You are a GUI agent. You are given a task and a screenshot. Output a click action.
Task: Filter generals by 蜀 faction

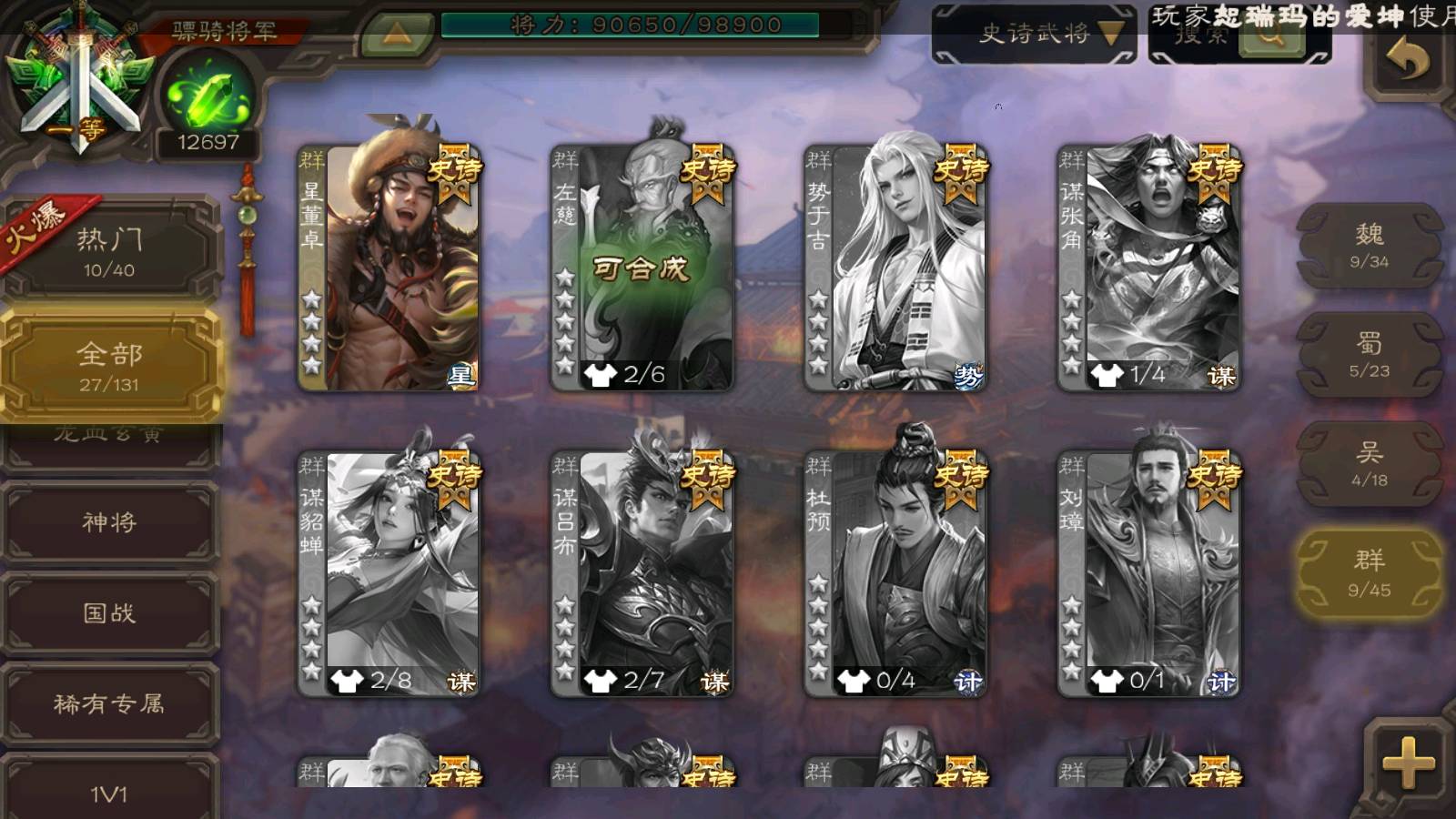coord(1369,355)
